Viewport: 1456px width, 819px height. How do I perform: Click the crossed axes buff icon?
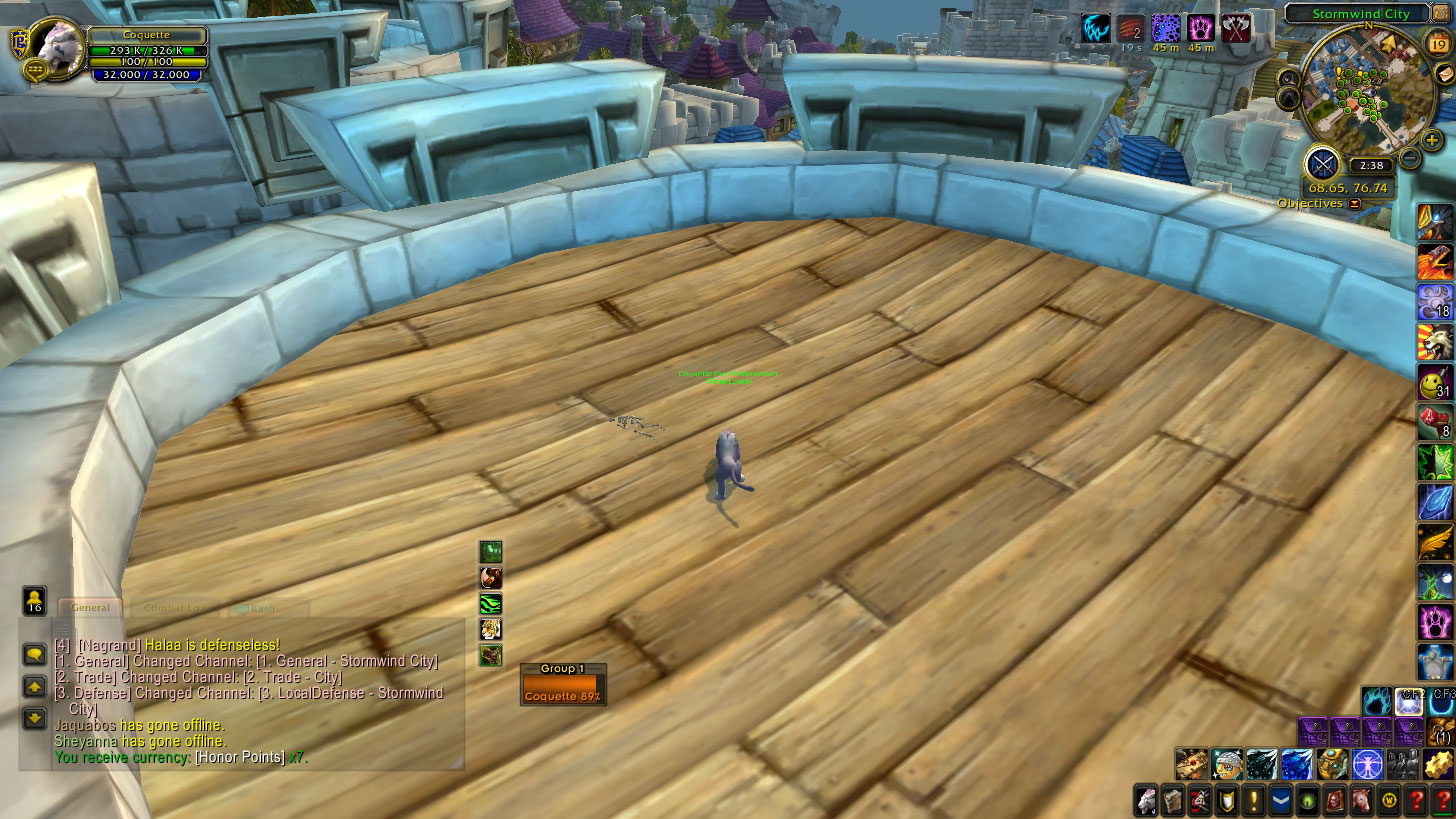[1236, 28]
